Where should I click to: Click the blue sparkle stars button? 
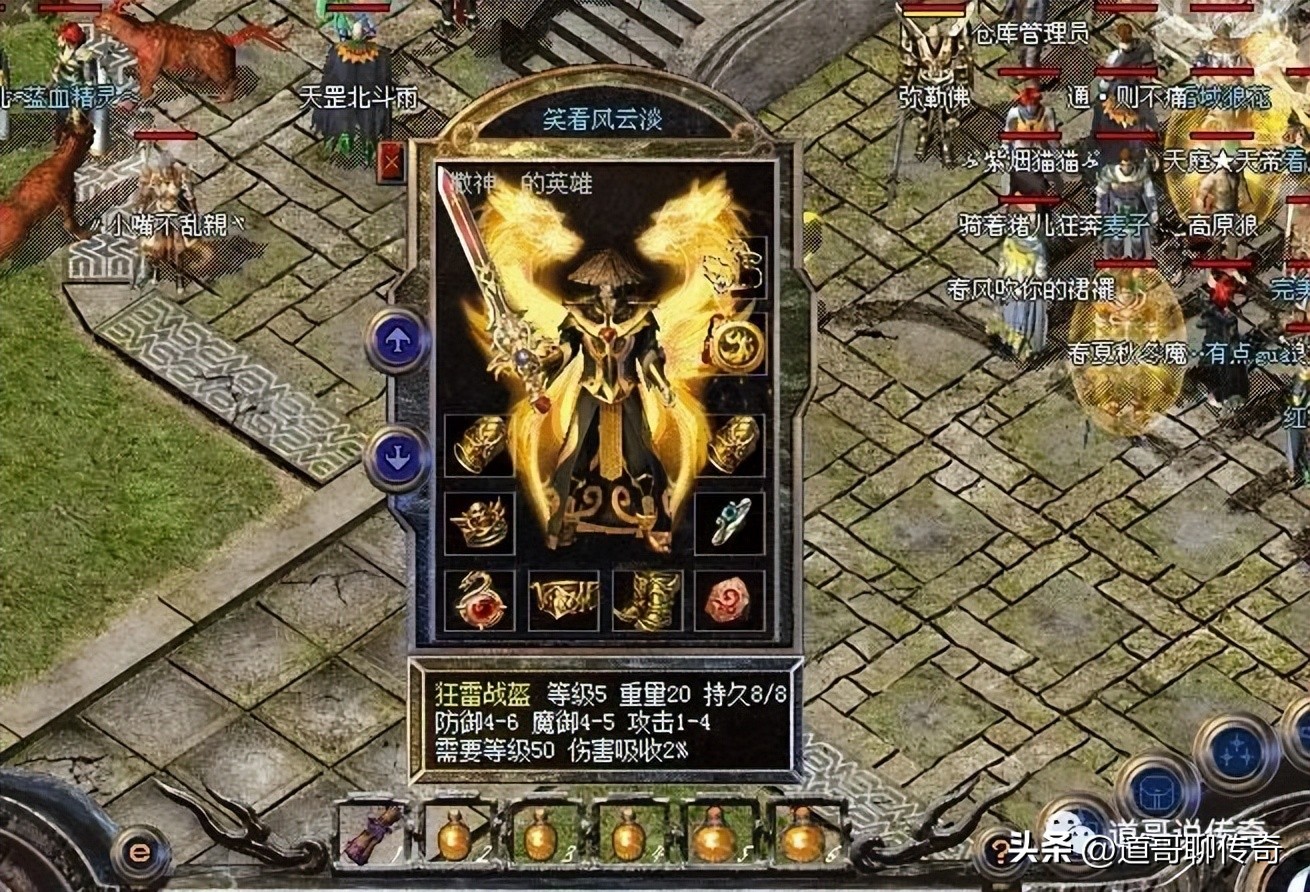coord(1235,752)
